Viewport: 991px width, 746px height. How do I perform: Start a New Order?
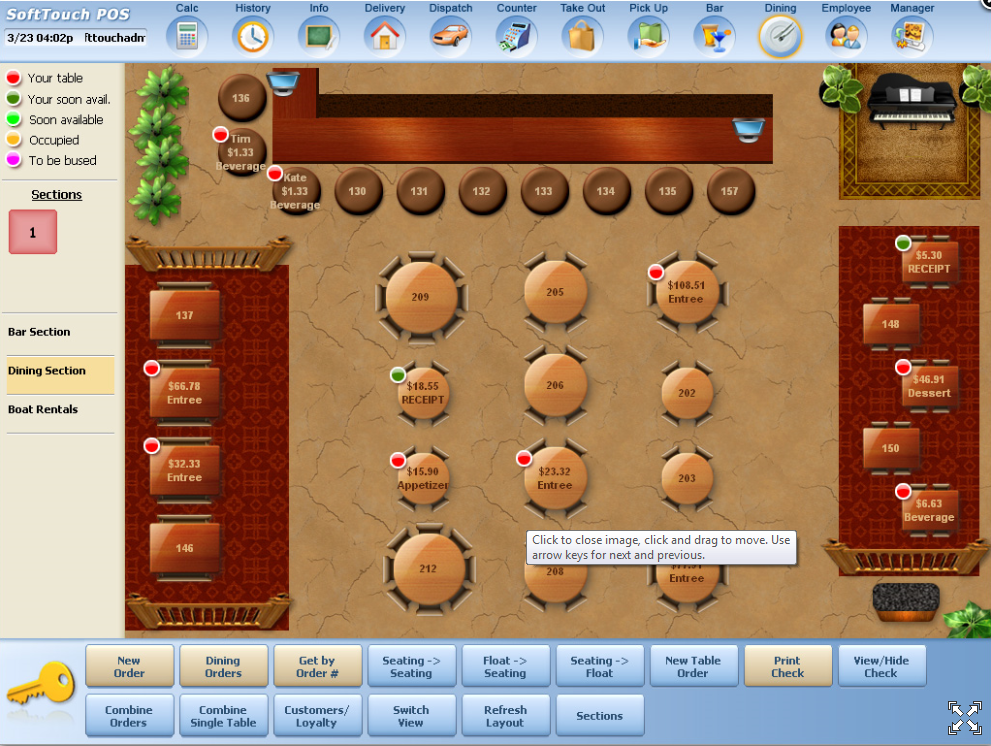pyautogui.click(x=129, y=667)
